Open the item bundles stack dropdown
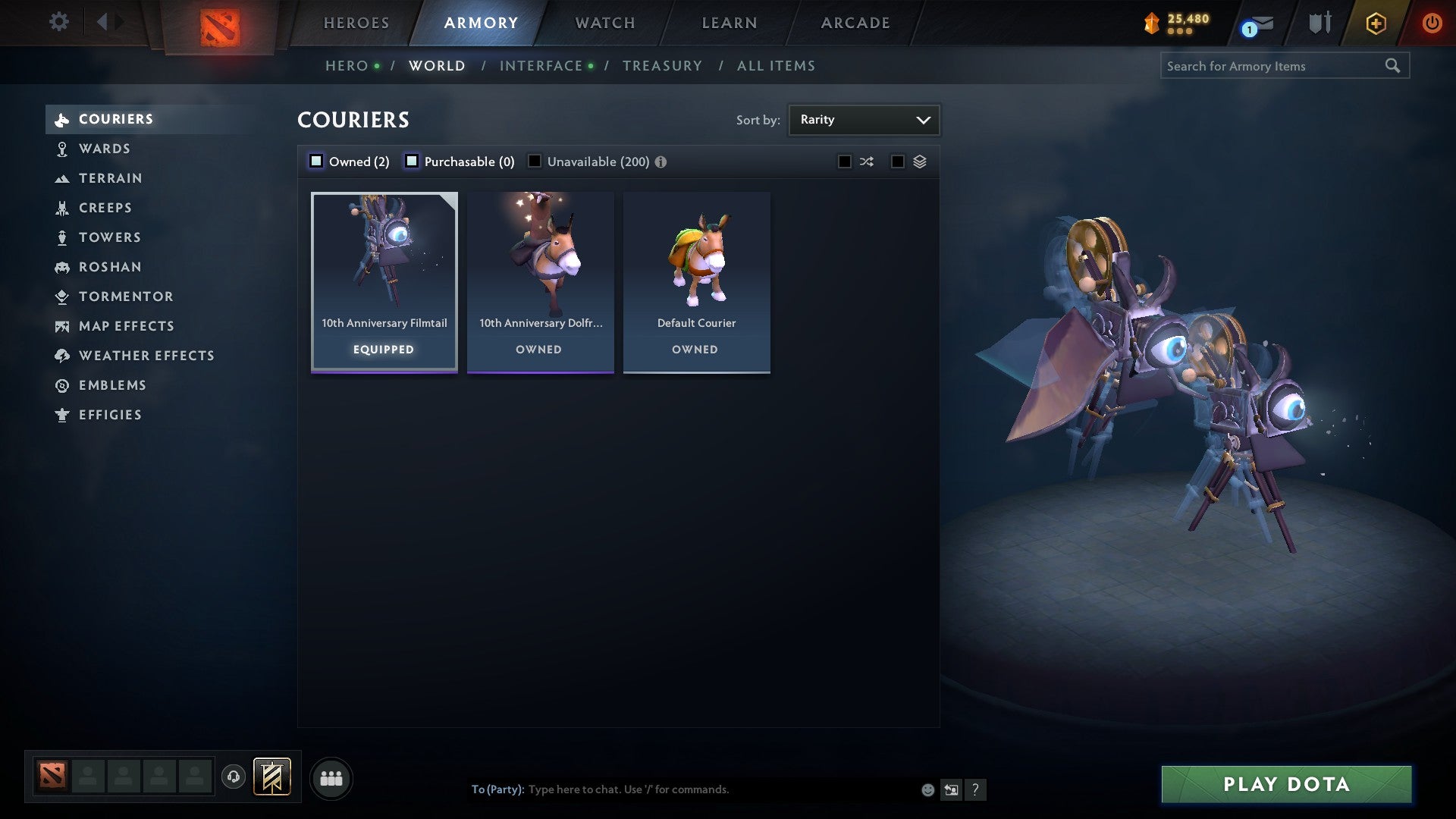 click(920, 161)
